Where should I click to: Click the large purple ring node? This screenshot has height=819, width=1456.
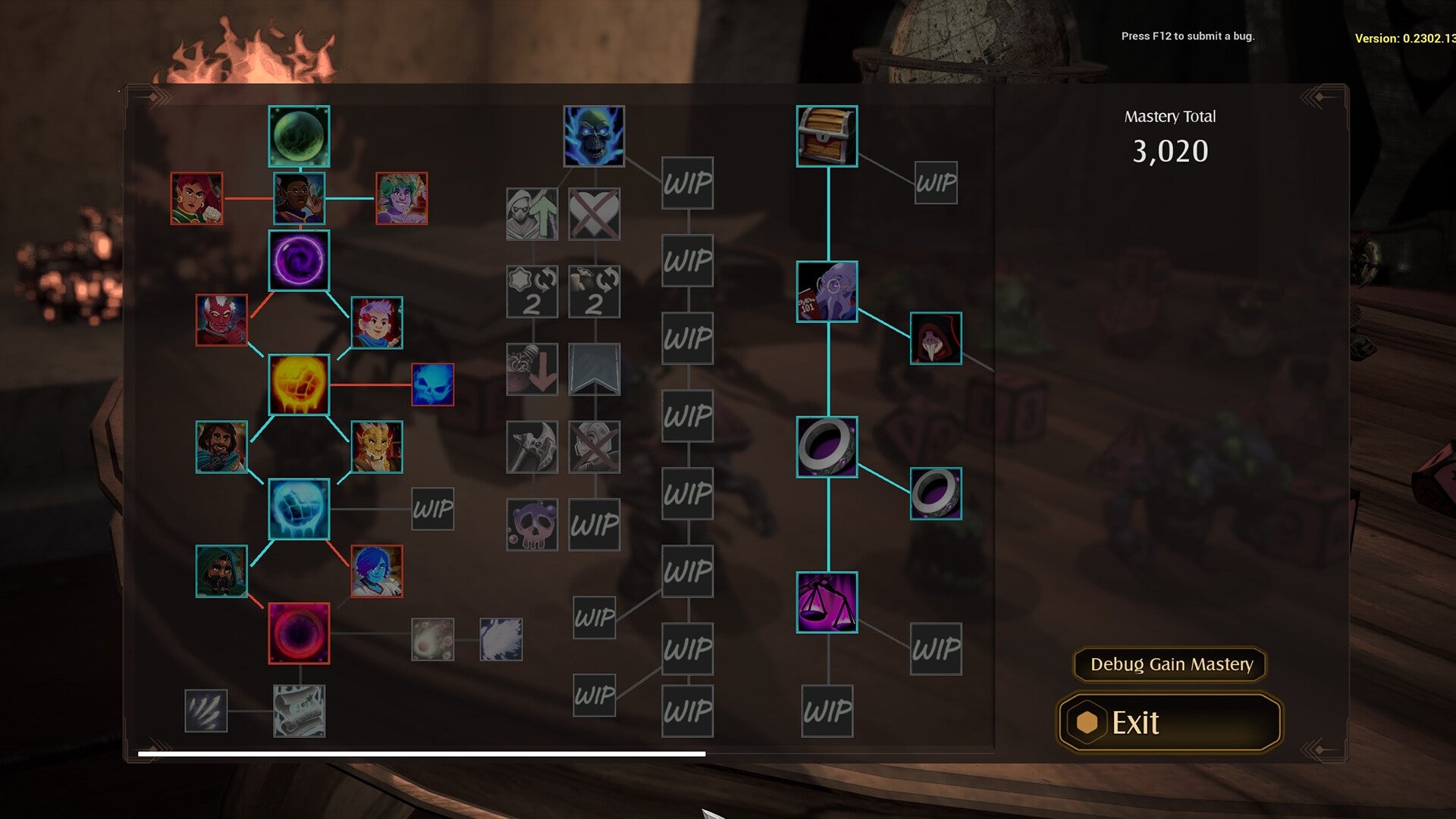click(826, 447)
